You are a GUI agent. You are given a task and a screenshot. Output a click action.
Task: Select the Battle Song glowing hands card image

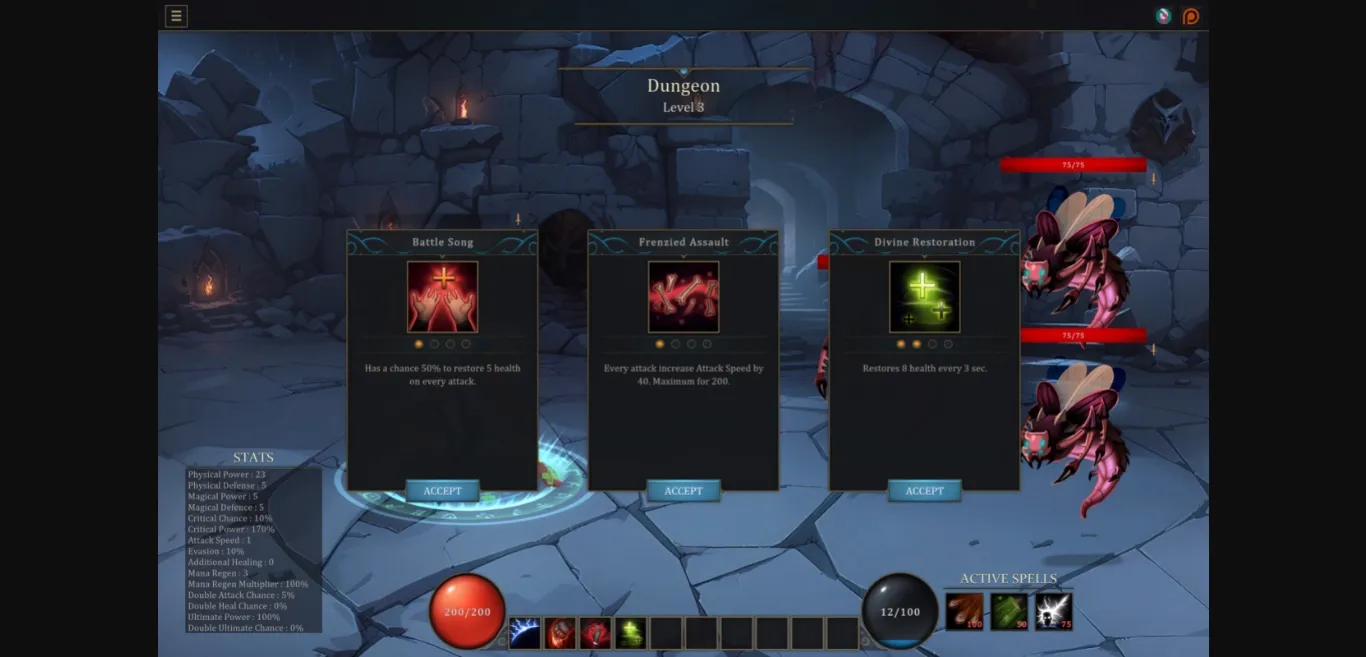[x=442, y=297]
